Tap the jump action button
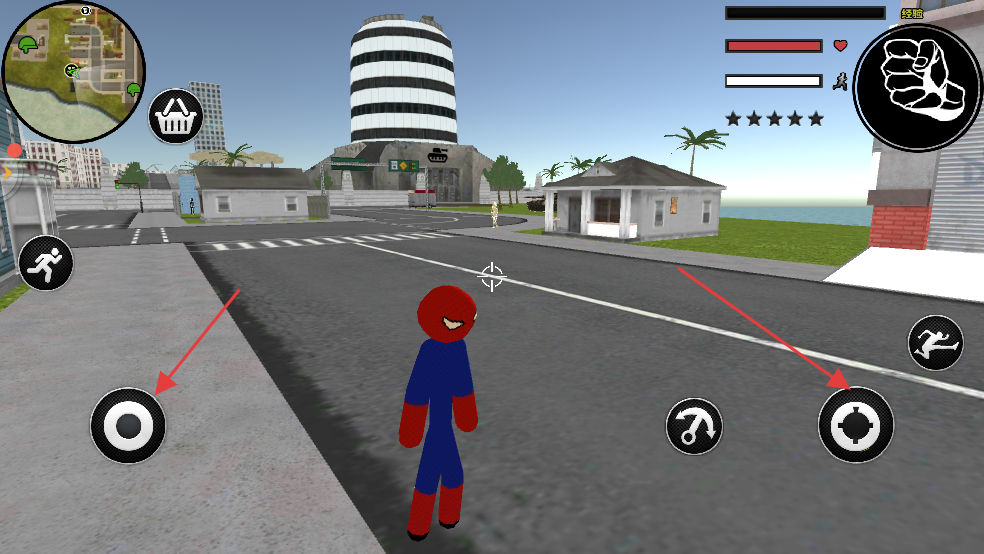The image size is (984, 554). click(x=935, y=343)
